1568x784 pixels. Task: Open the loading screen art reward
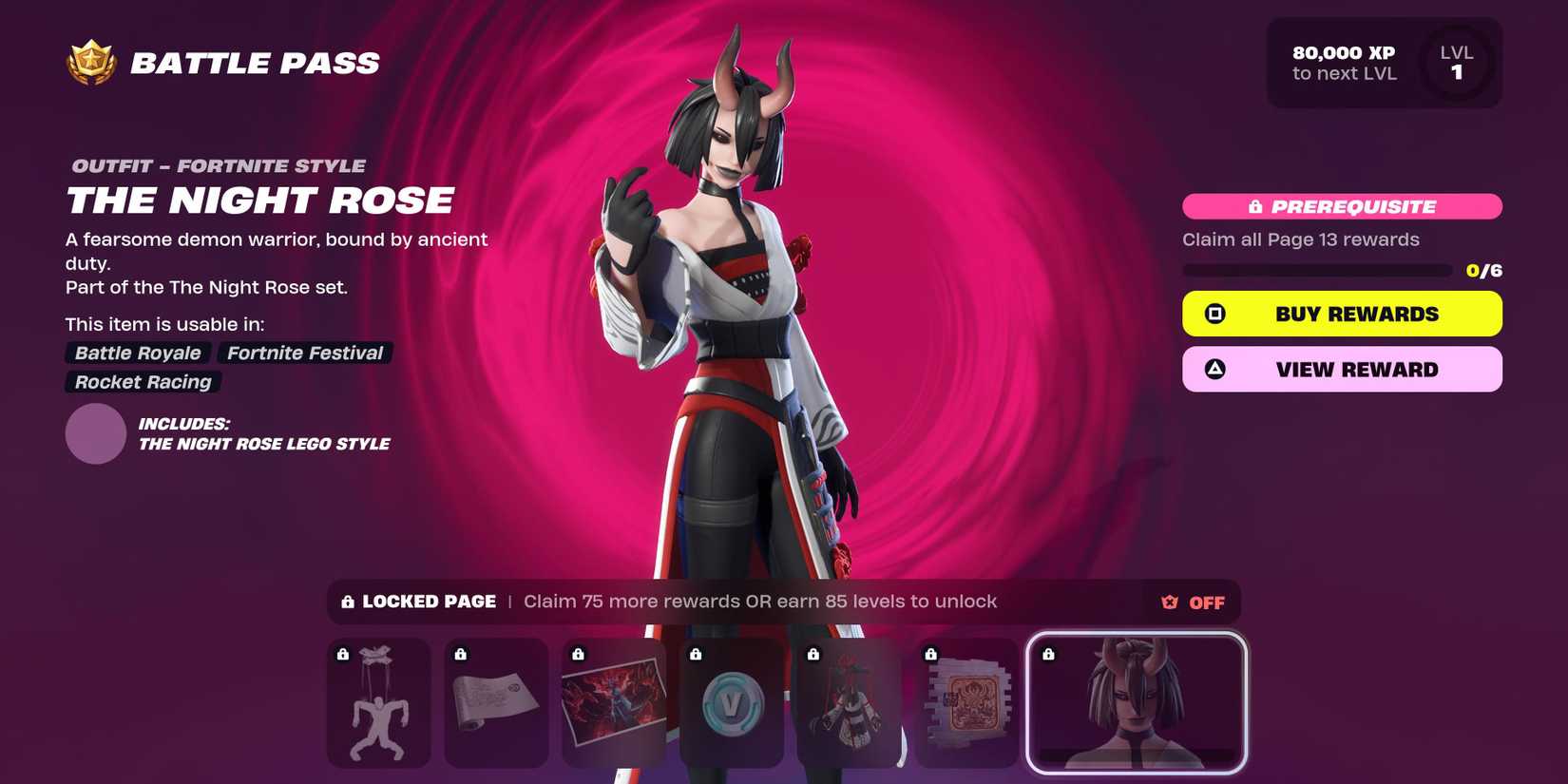click(613, 703)
